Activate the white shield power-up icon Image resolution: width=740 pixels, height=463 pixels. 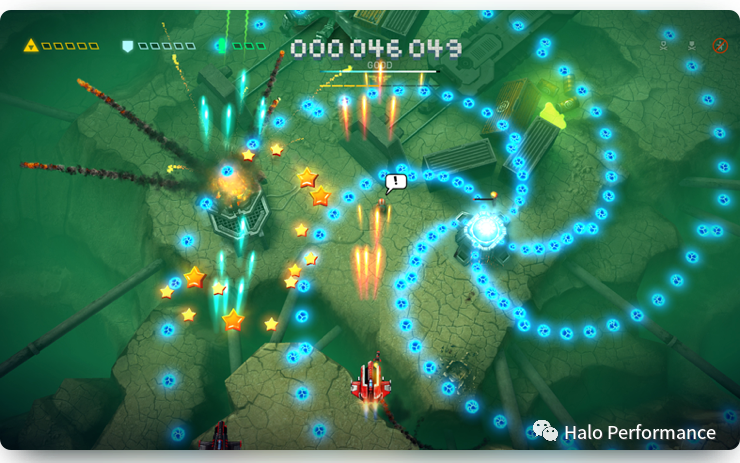pos(127,45)
